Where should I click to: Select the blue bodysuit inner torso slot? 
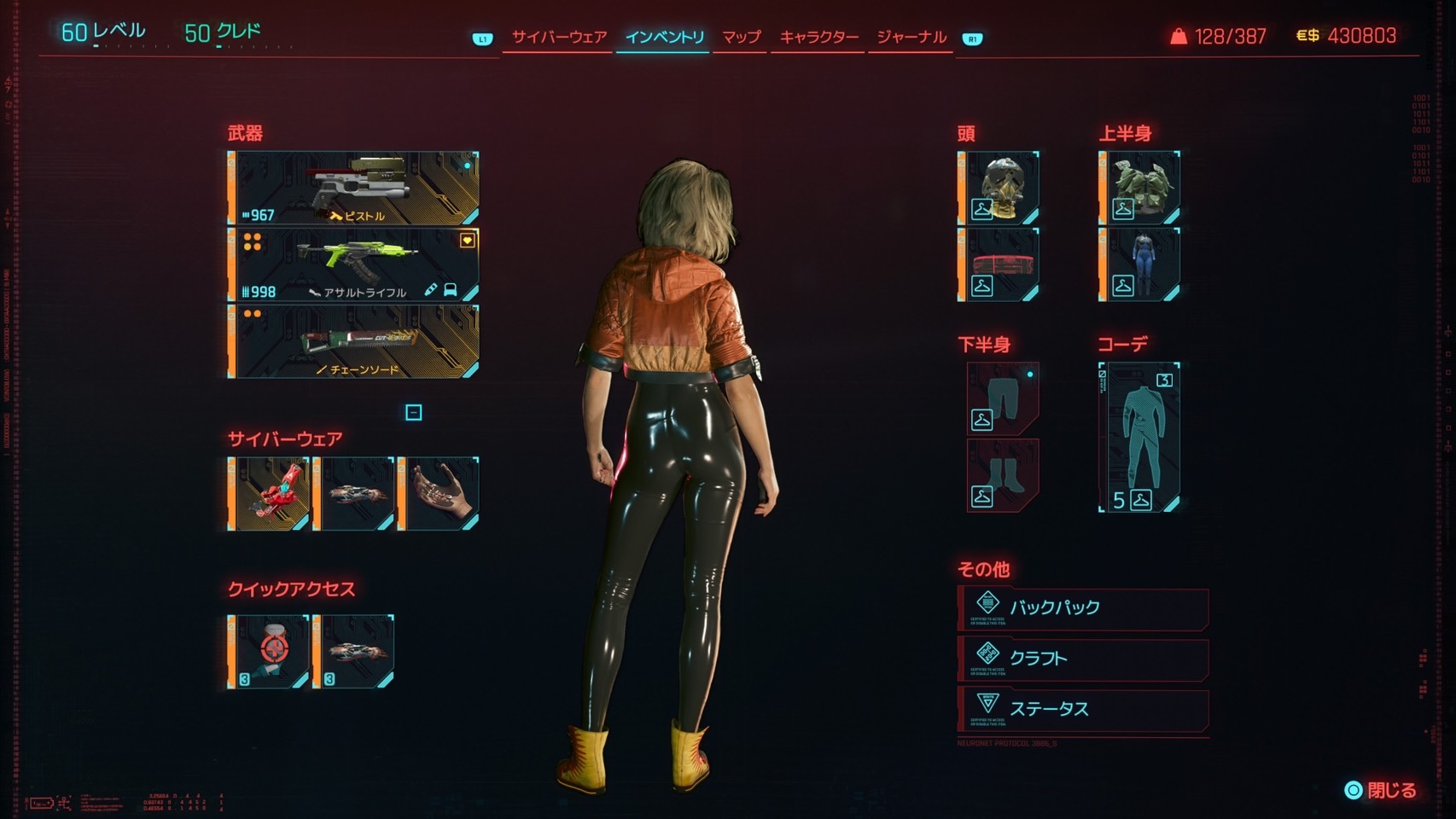[1139, 264]
